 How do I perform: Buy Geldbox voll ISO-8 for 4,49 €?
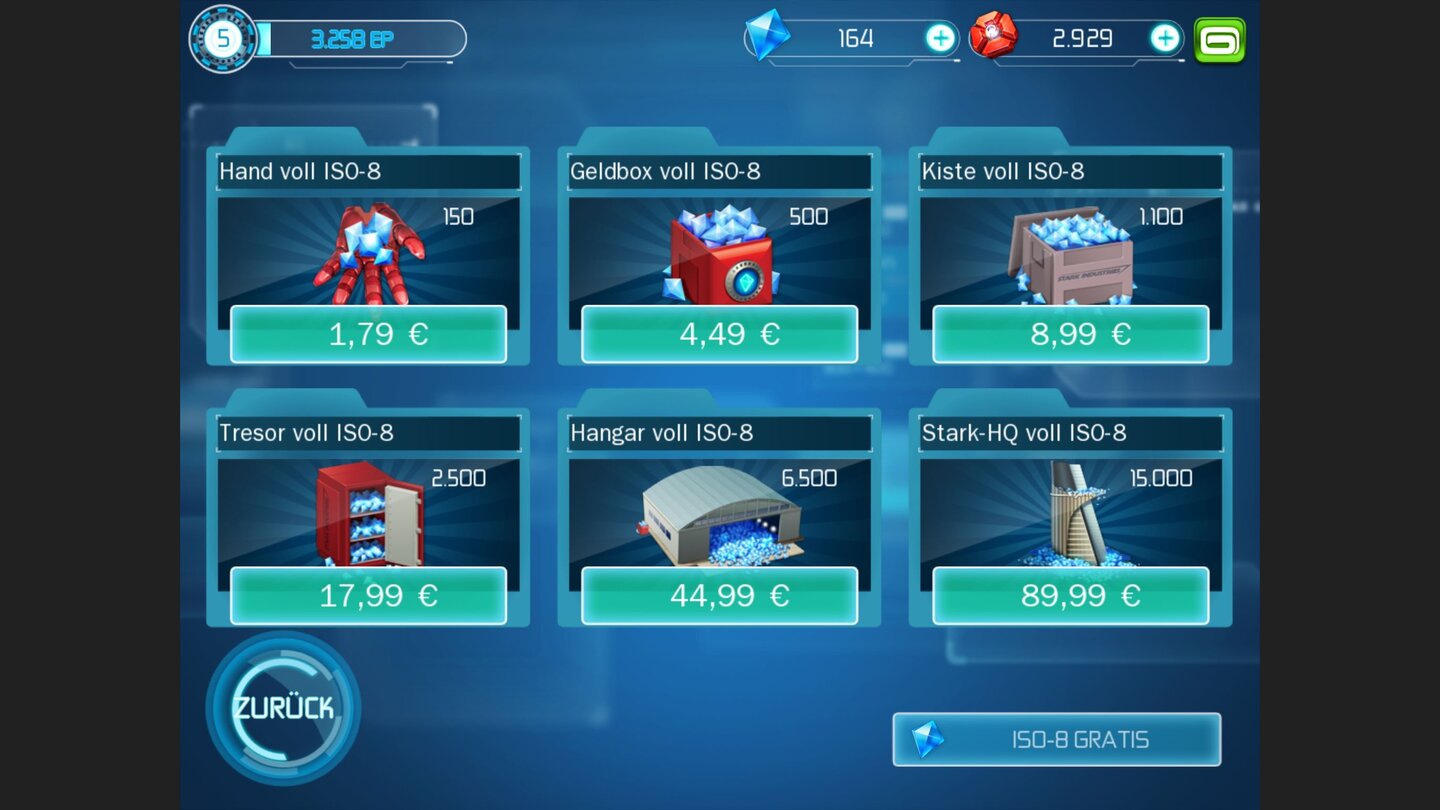720,334
